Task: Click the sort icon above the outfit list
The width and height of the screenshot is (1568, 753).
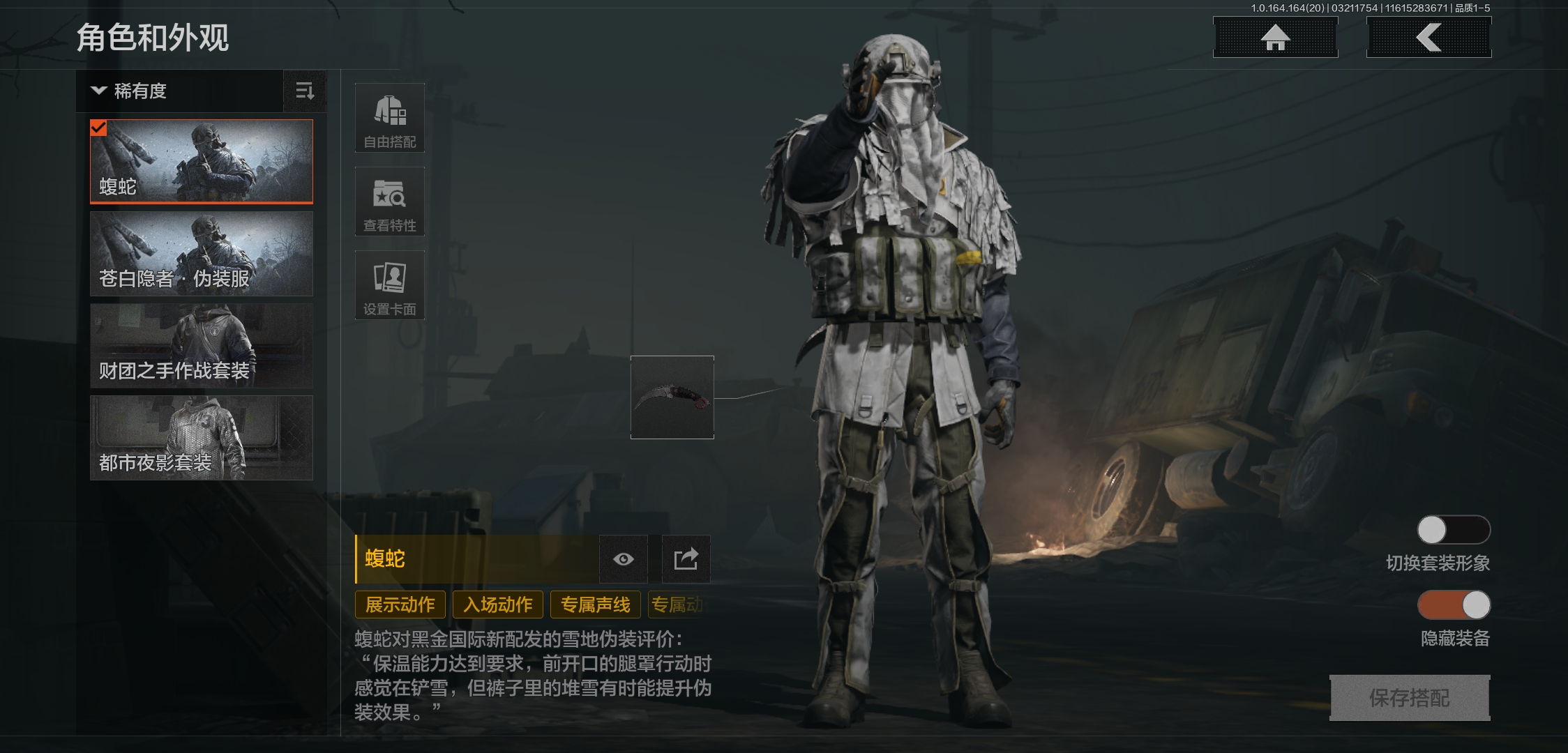Action: click(x=305, y=91)
